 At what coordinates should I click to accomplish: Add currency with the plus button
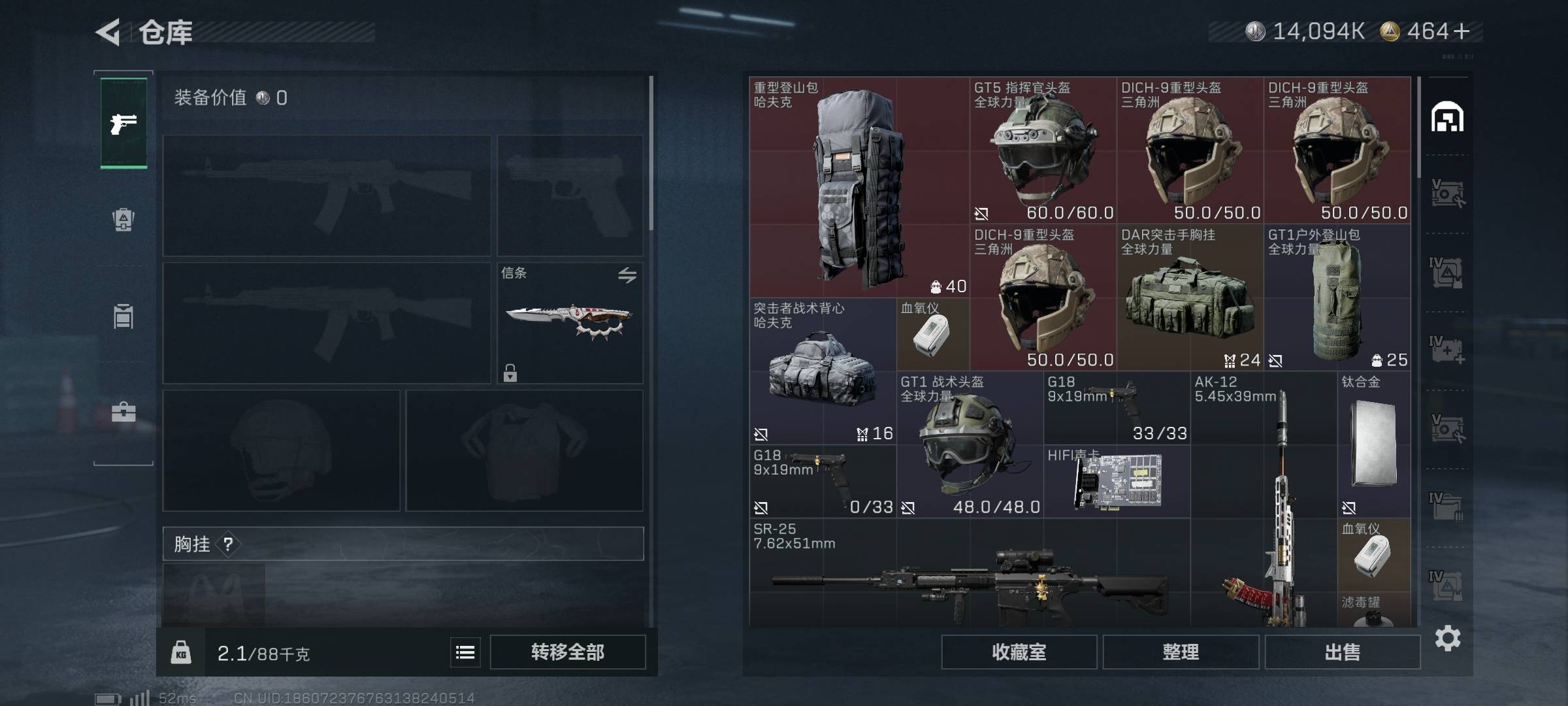coord(1462,31)
